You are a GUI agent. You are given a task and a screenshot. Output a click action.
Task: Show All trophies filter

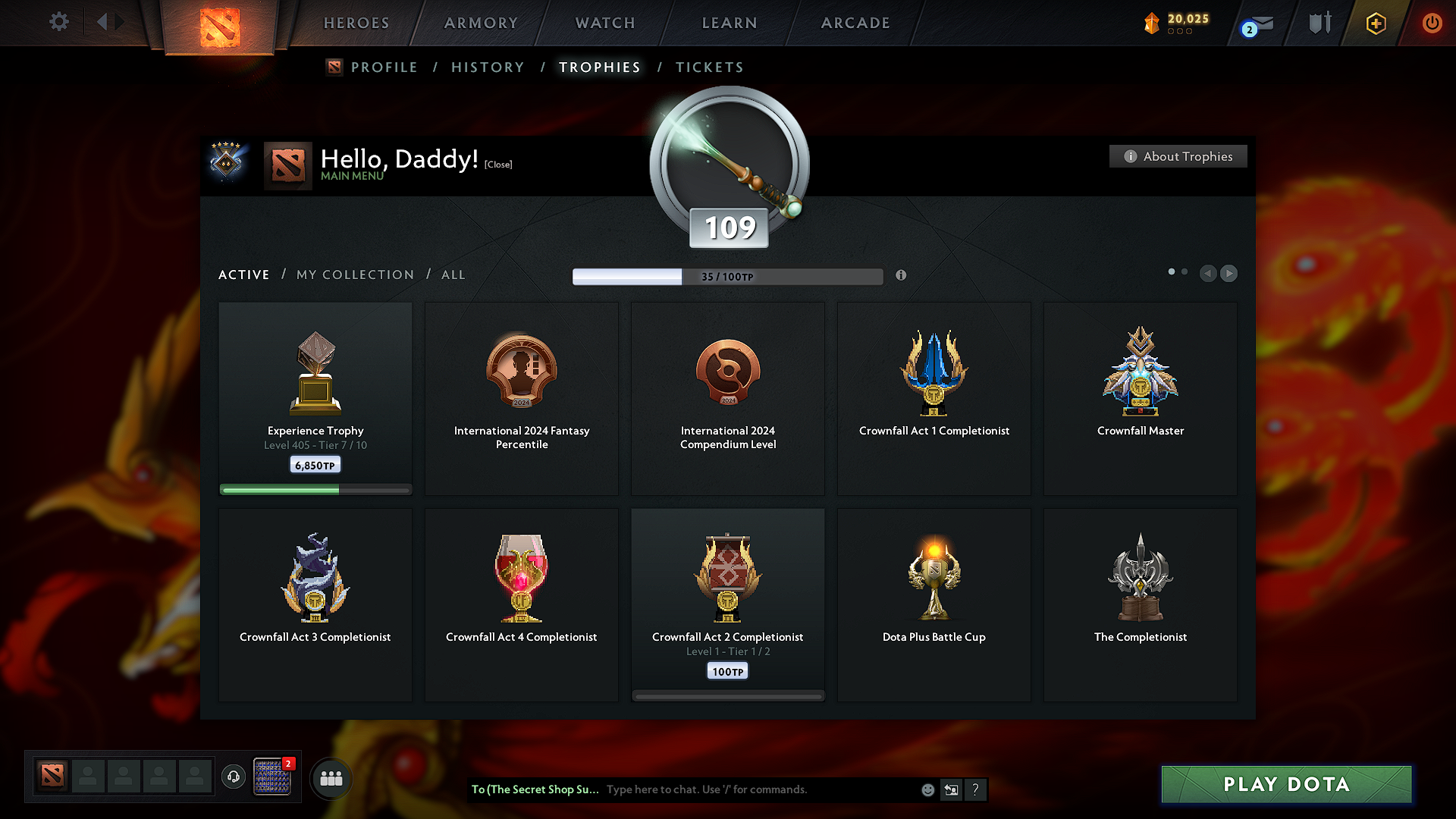453,275
